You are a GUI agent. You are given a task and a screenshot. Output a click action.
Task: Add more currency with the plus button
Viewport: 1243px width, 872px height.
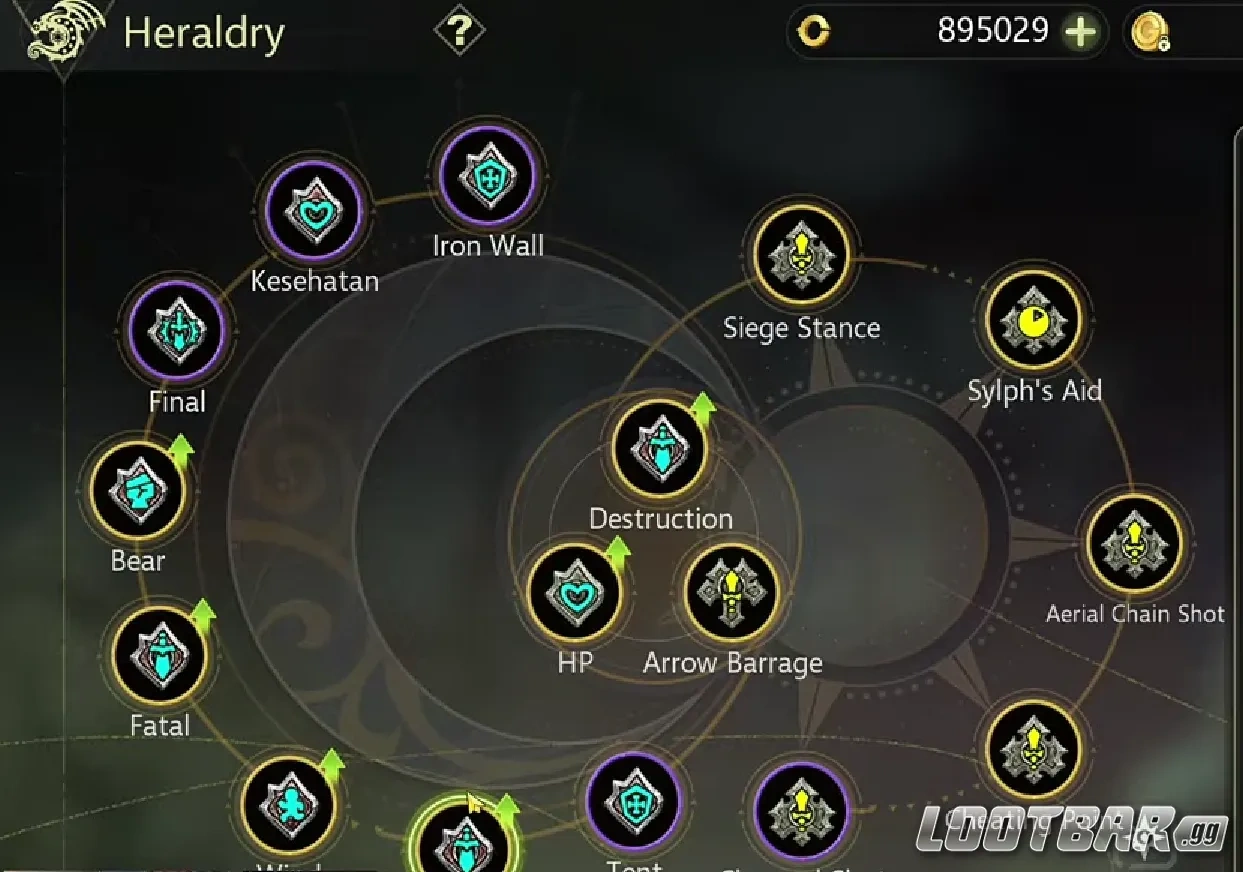pyautogui.click(x=1080, y=32)
